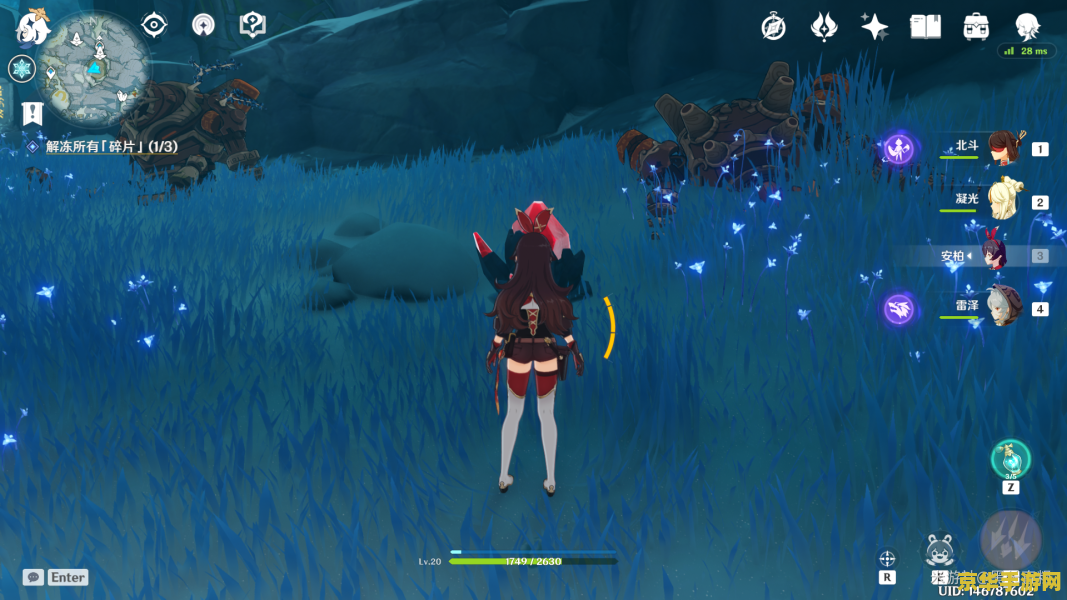
Task: Activate the eye-shaped Elemental Sight icon
Action: pos(154,24)
